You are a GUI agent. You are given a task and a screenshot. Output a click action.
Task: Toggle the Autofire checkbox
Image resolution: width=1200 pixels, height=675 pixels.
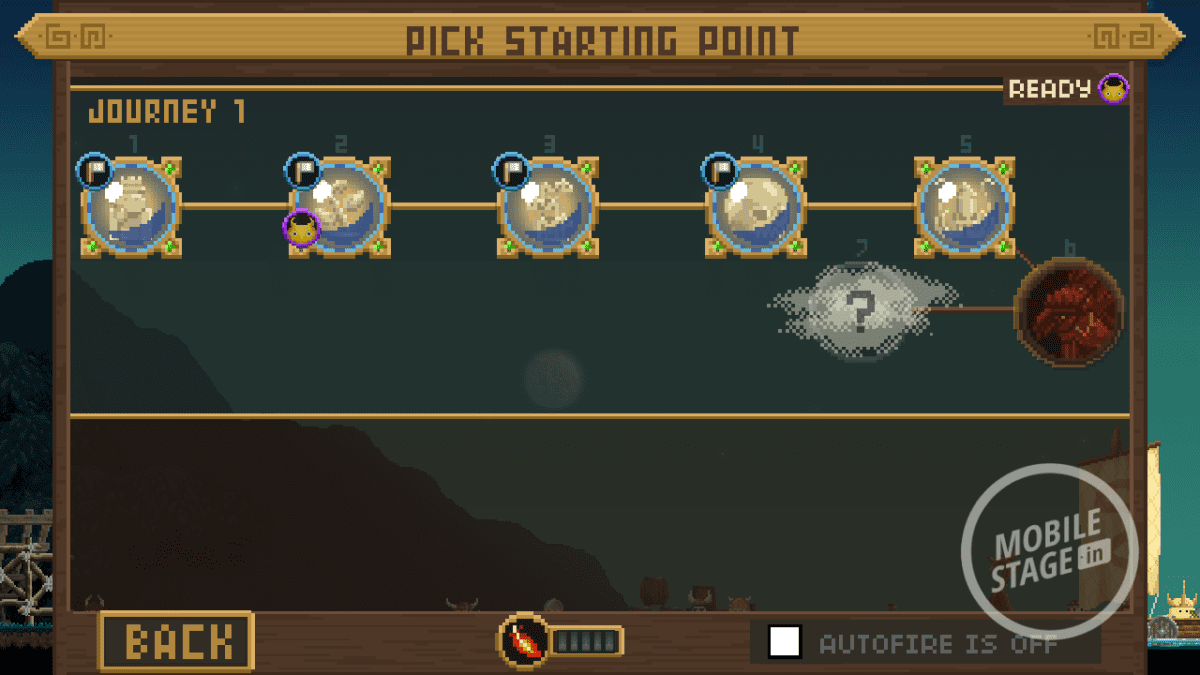(x=785, y=641)
